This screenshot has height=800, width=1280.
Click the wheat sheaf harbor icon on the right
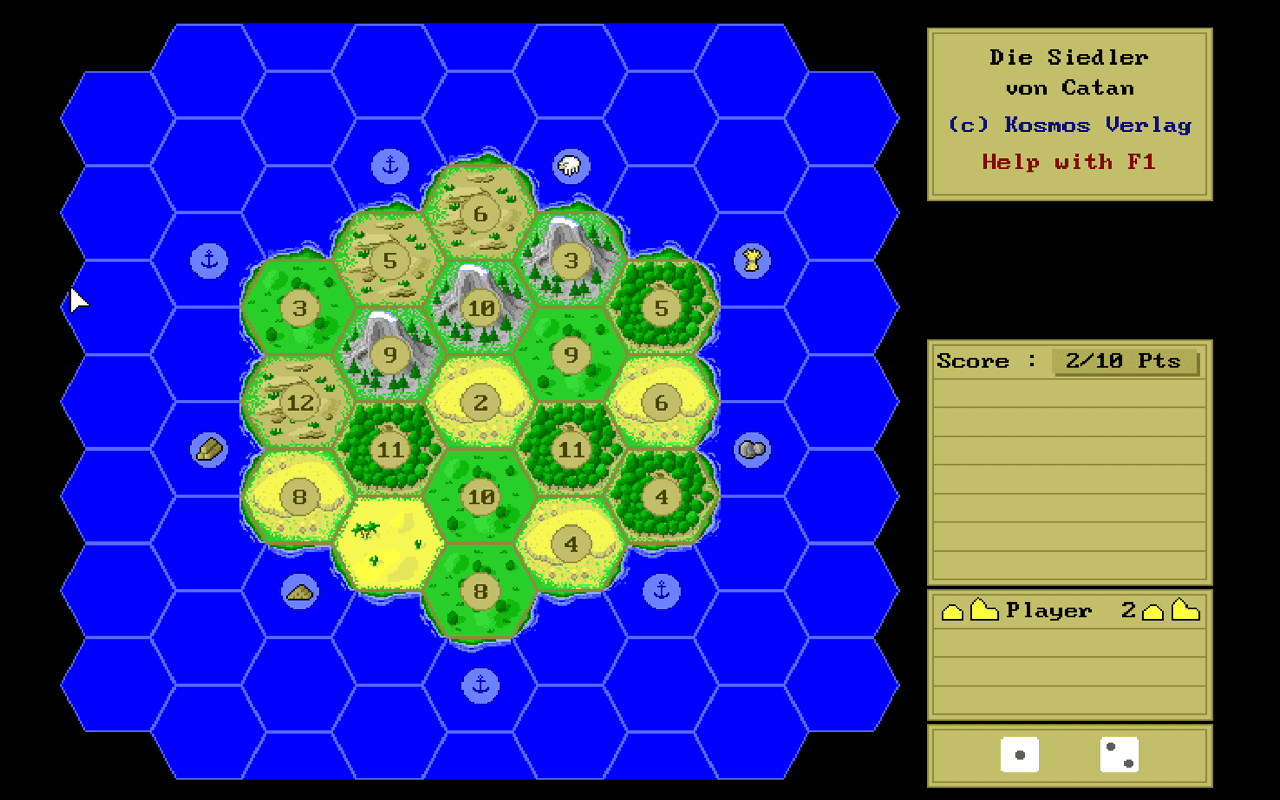point(752,260)
